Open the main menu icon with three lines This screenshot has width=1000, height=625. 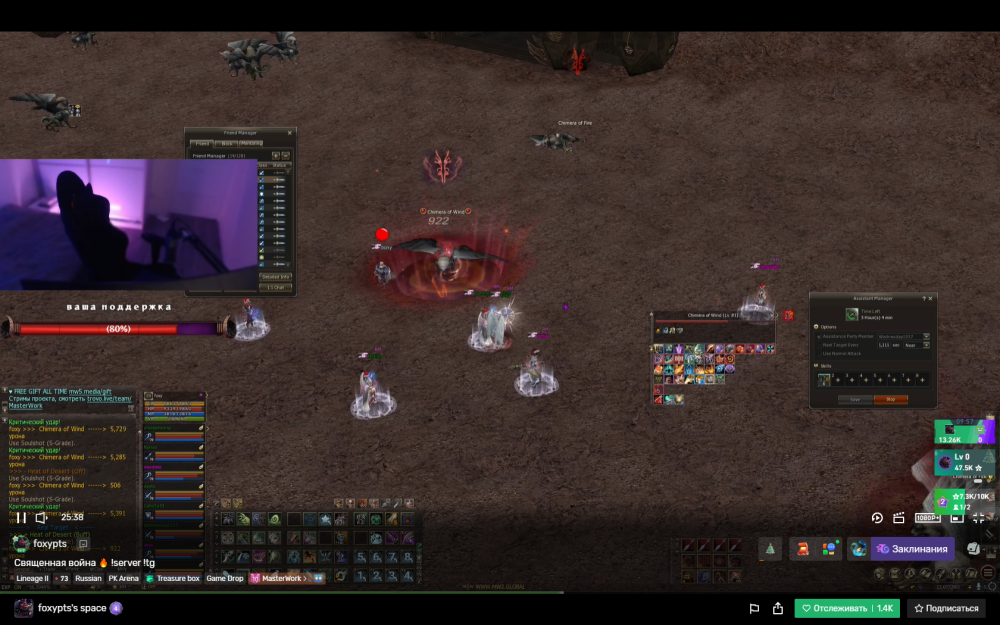987,573
